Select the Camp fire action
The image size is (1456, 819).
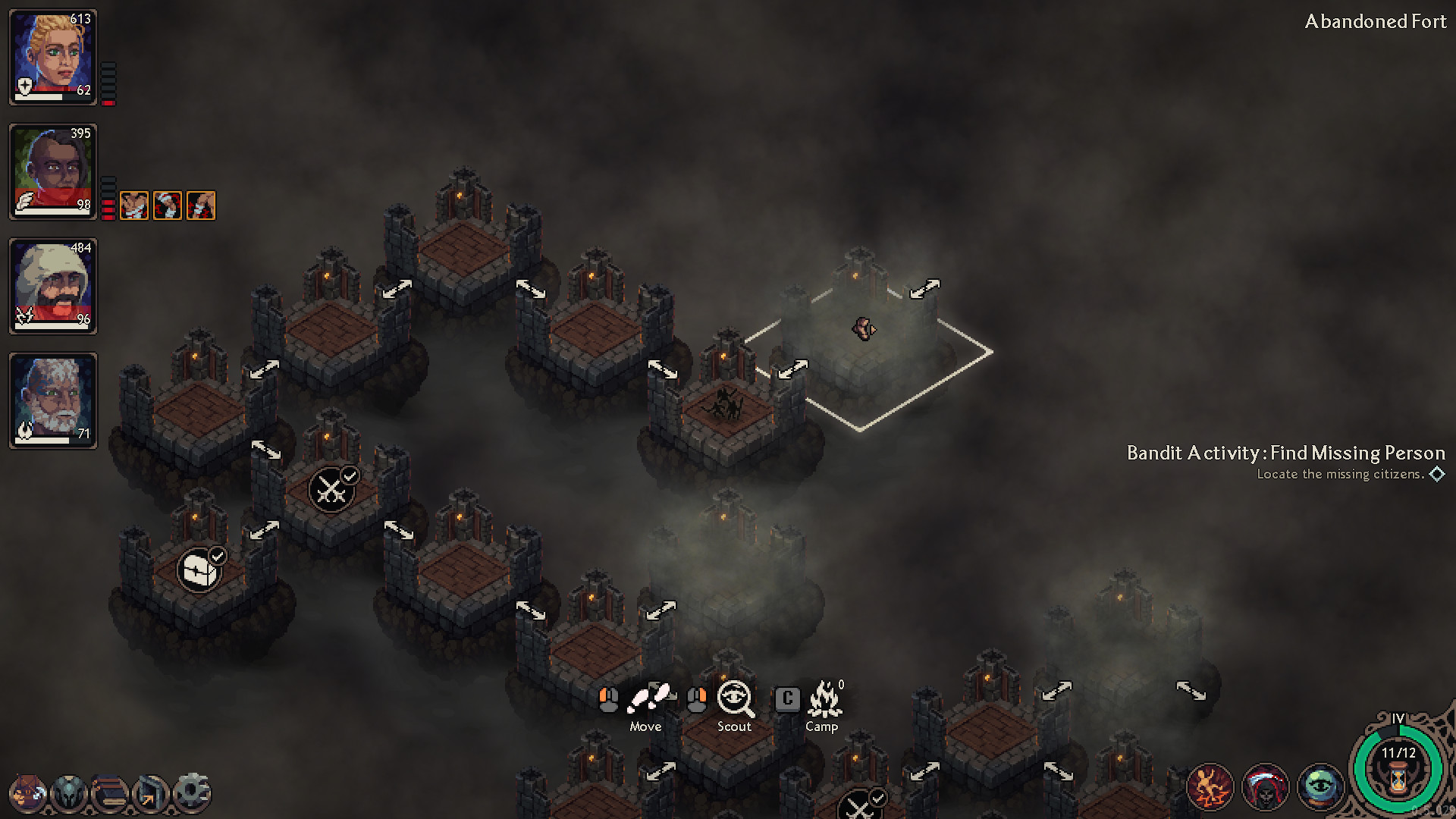click(x=824, y=696)
